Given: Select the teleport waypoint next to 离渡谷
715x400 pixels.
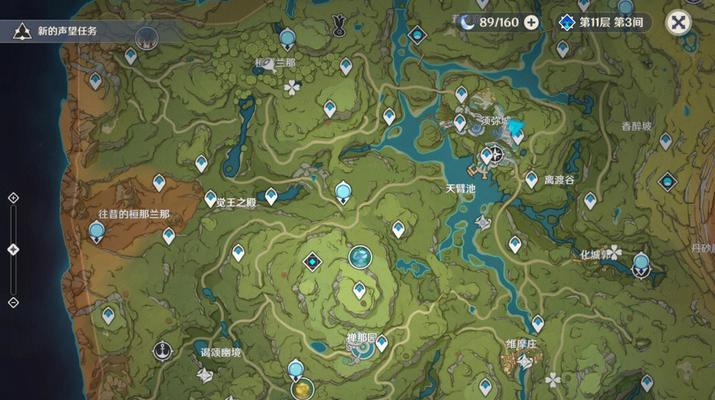Looking at the screenshot, I should [531, 179].
